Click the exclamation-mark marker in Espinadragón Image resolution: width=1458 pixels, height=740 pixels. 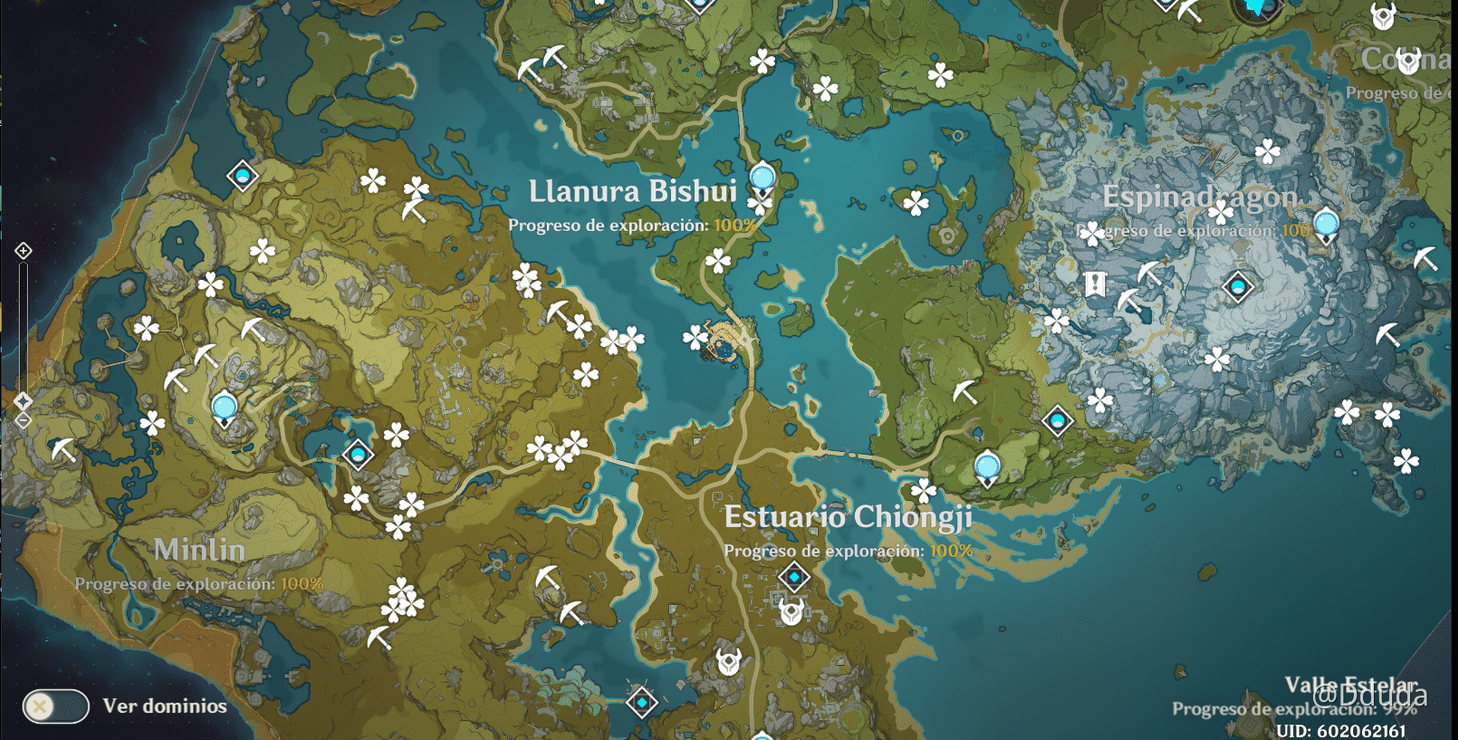1095,283
